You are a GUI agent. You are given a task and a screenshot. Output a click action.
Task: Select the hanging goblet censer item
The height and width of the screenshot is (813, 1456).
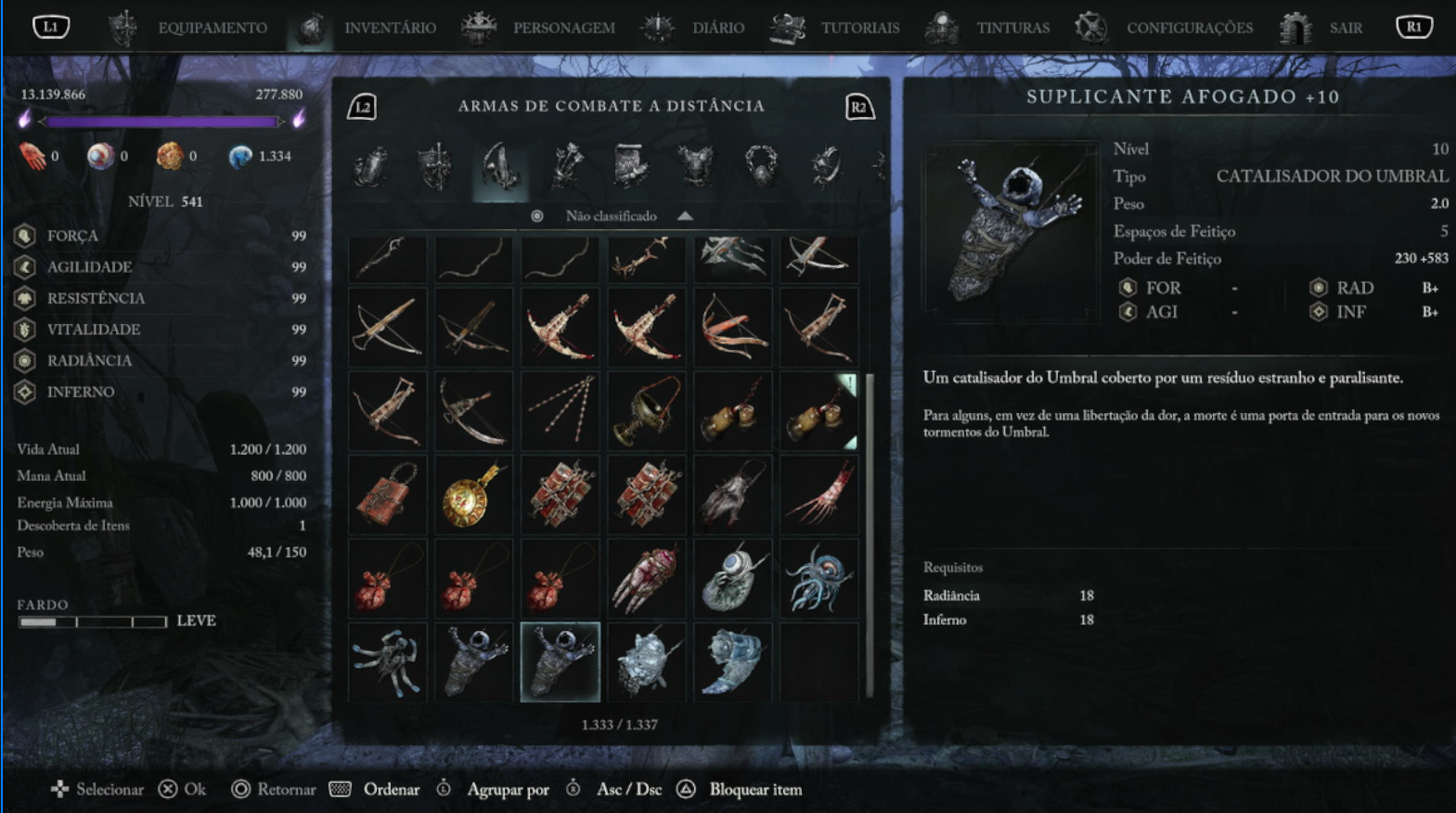pyautogui.click(x=647, y=411)
